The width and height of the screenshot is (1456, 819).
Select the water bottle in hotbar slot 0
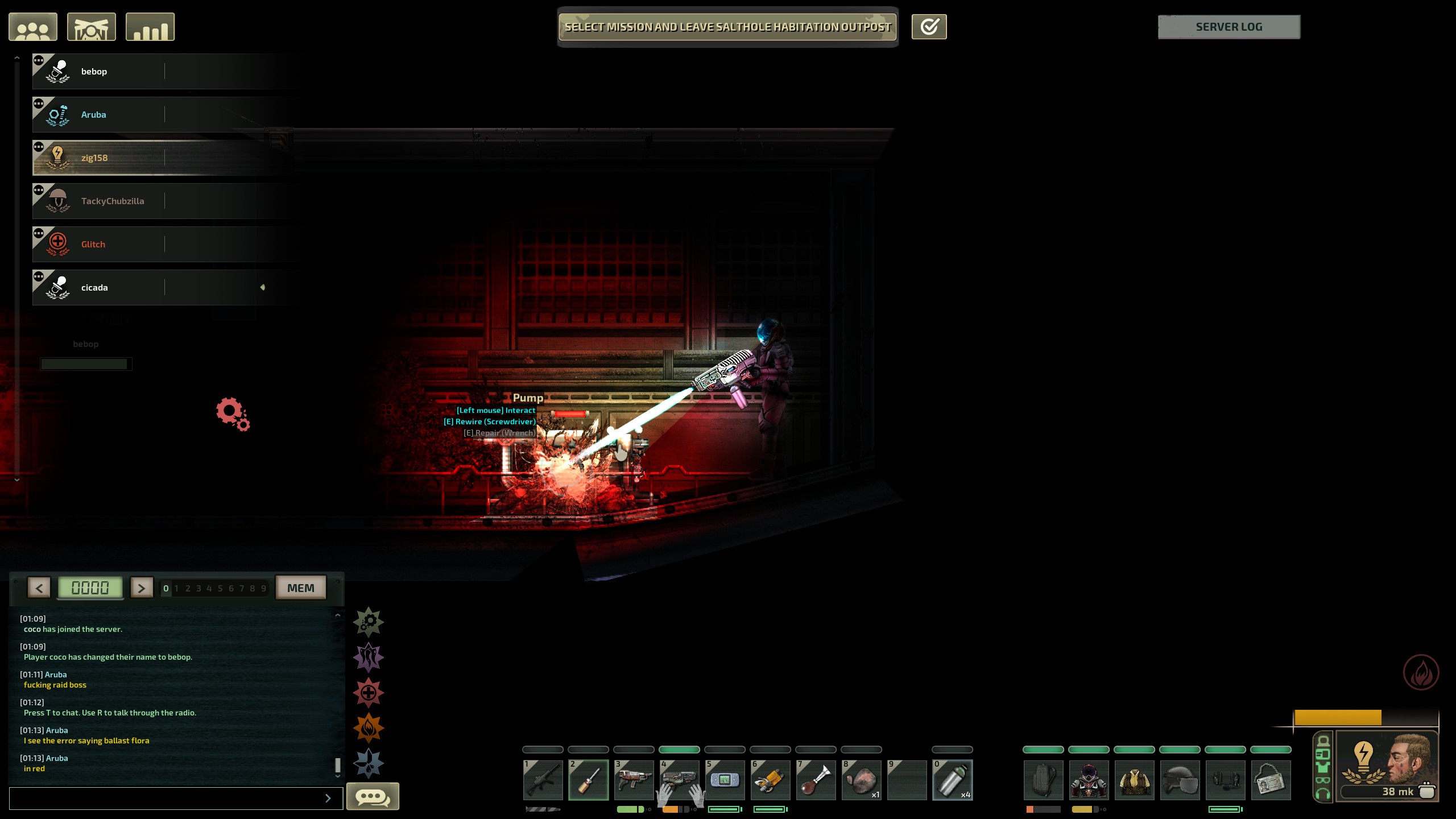(x=953, y=780)
